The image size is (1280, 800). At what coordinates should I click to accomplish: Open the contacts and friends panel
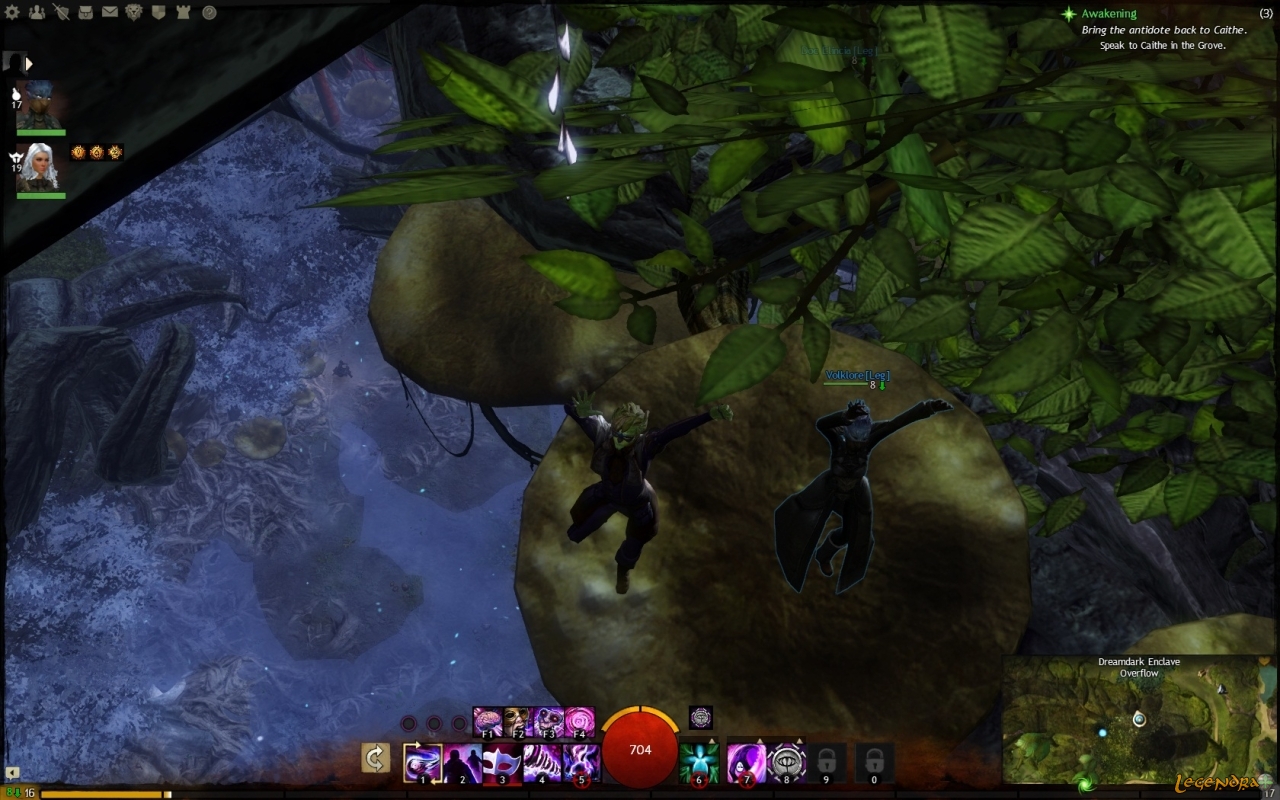[37, 12]
